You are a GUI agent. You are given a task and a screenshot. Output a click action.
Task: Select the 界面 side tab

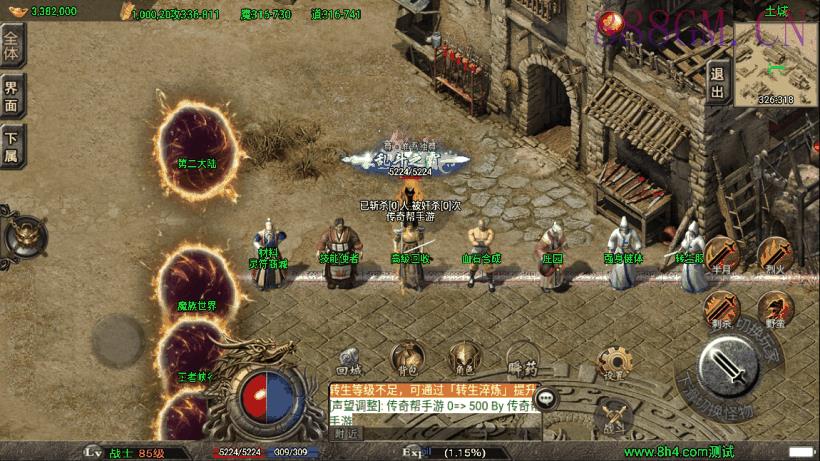(12, 95)
